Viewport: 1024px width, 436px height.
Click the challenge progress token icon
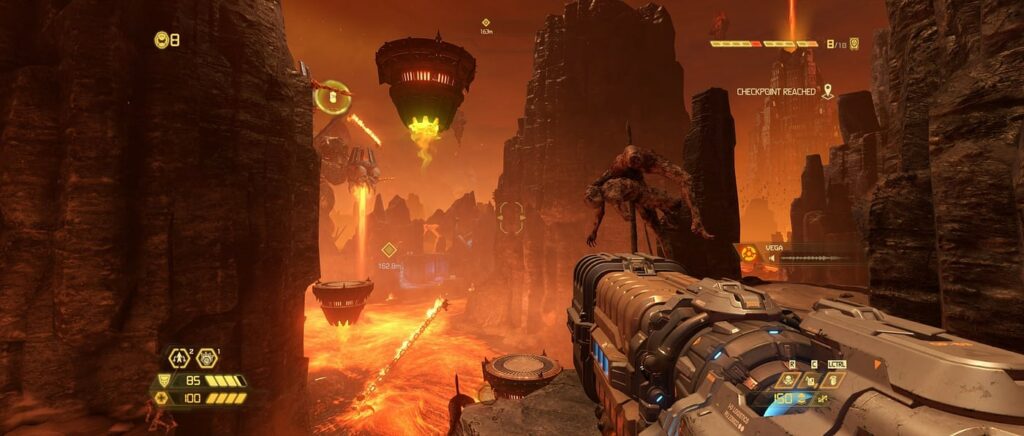pyautogui.click(x=854, y=44)
